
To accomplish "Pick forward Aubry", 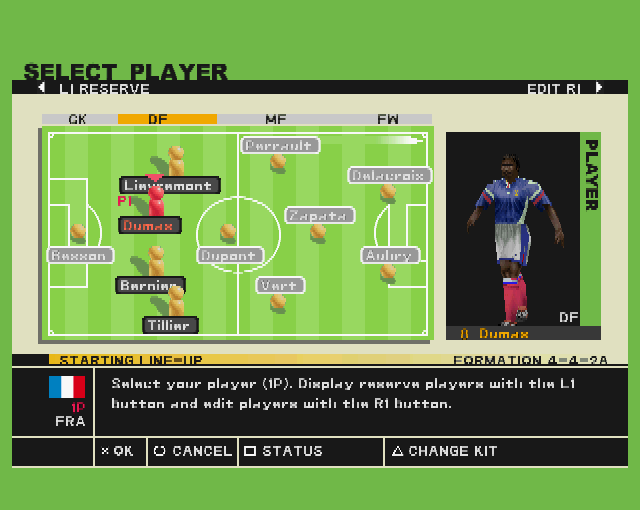I will coord(389,255).
